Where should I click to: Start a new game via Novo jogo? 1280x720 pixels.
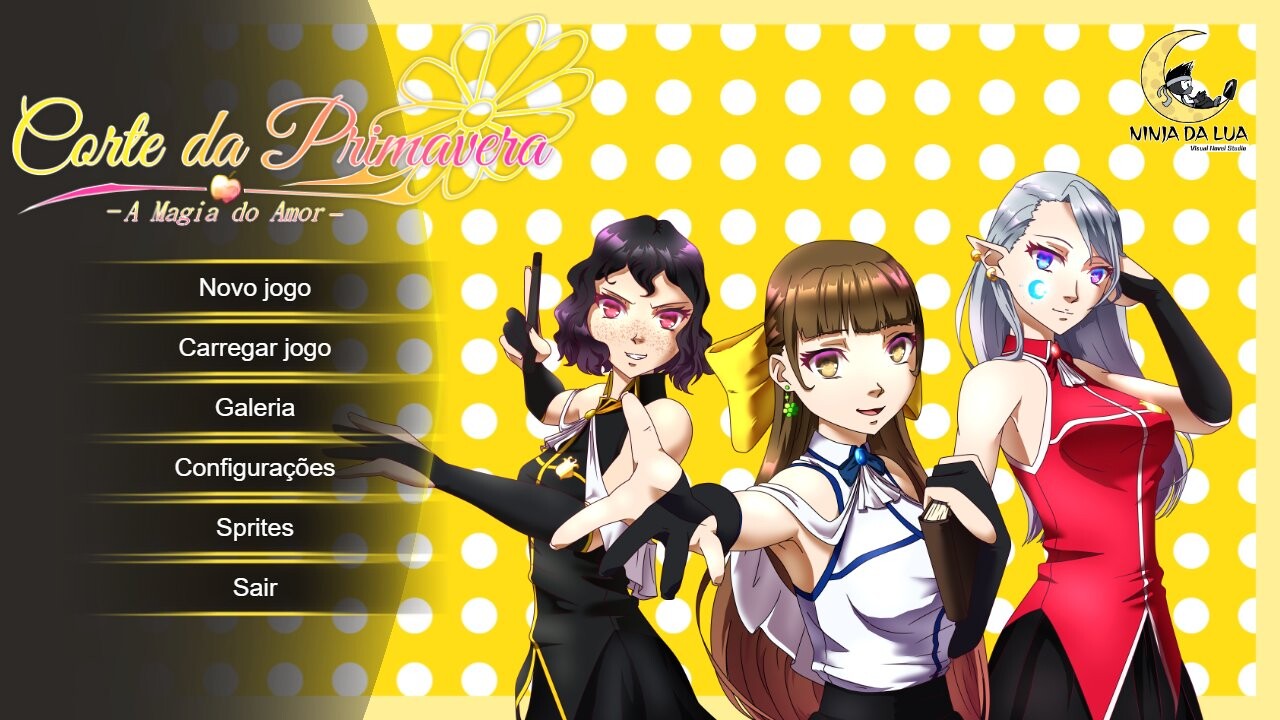256,287
